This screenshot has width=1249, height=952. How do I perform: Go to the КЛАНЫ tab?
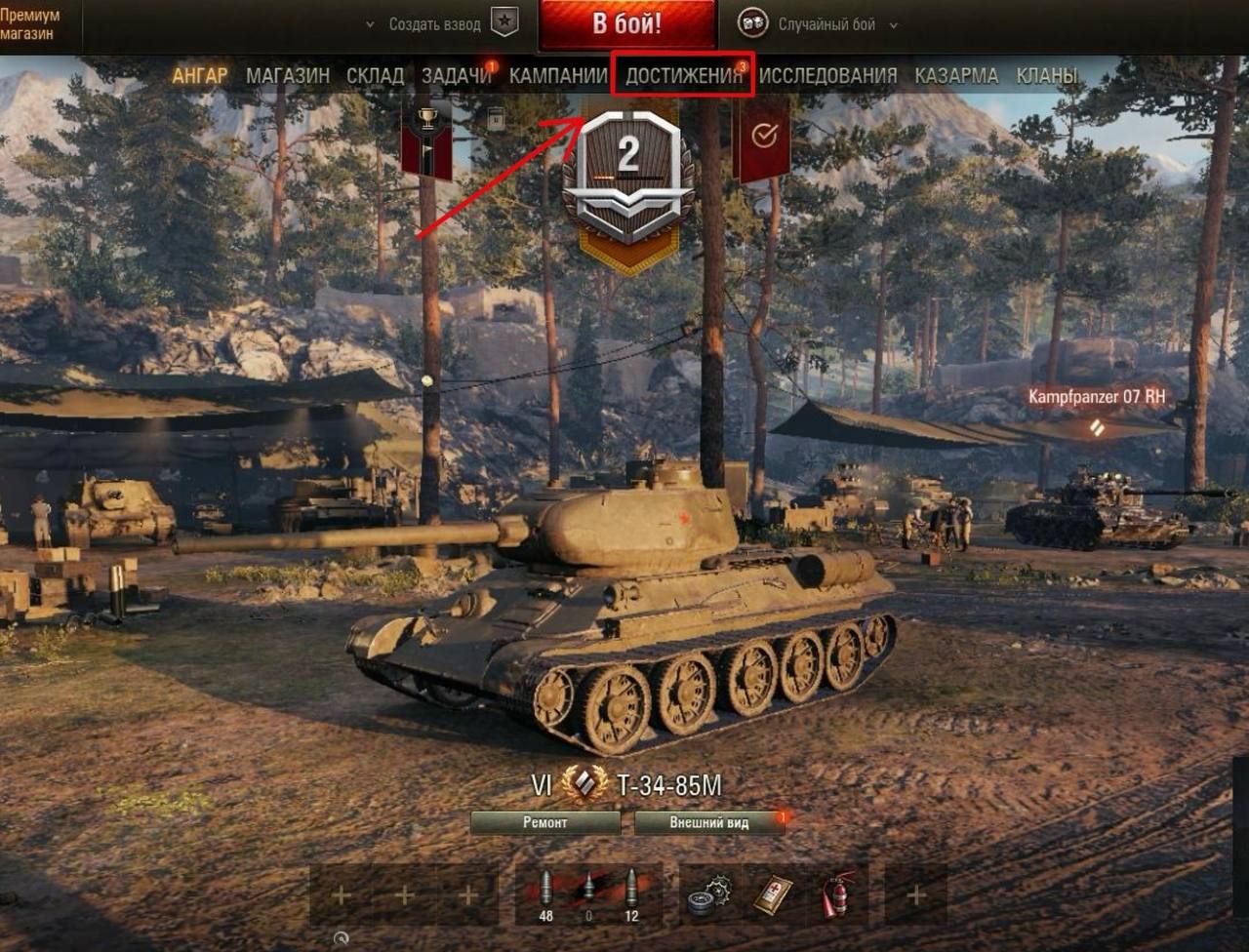pos(1047,76)
